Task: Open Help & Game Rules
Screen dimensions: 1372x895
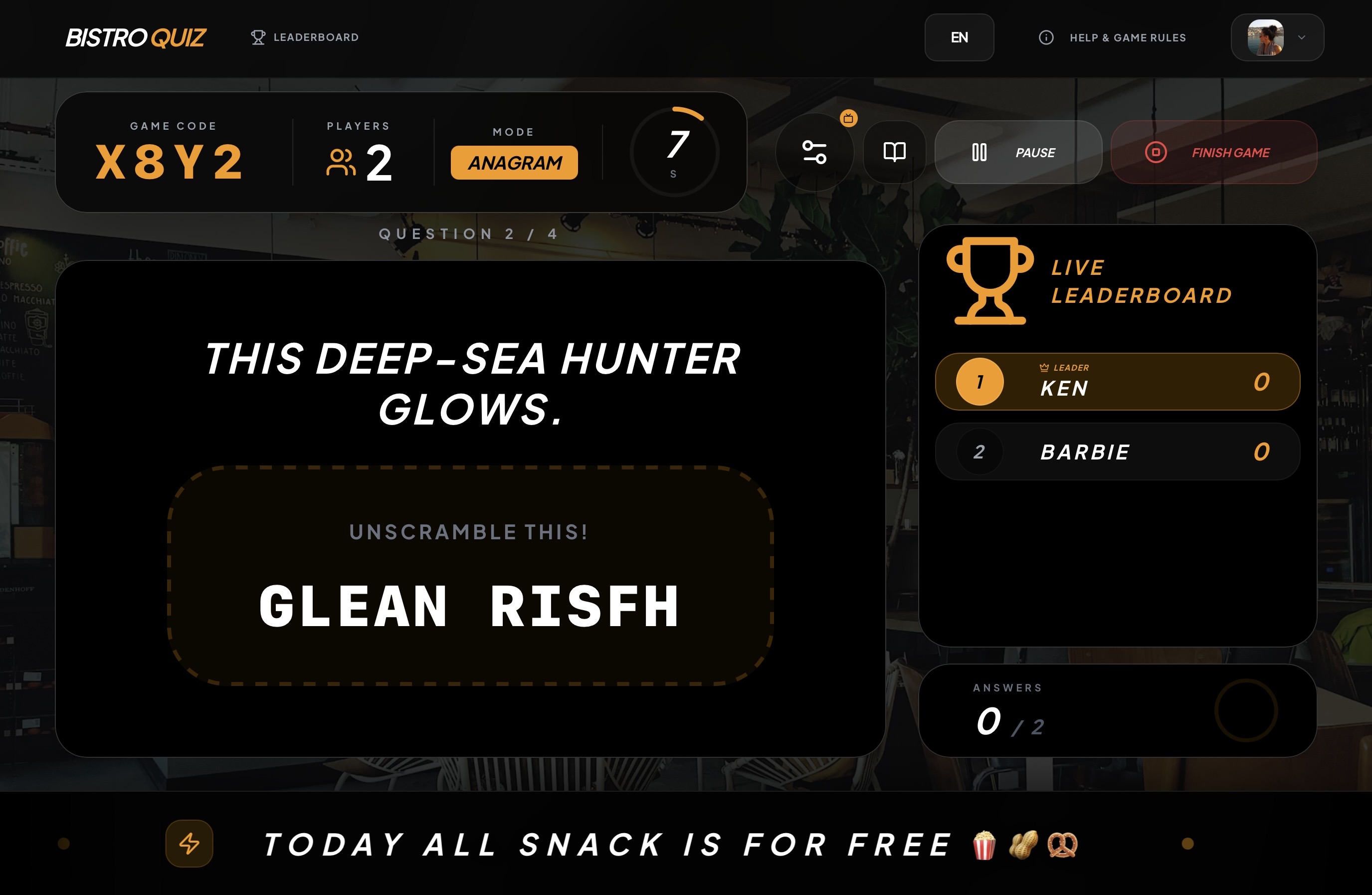Action: coord(1112,37)
